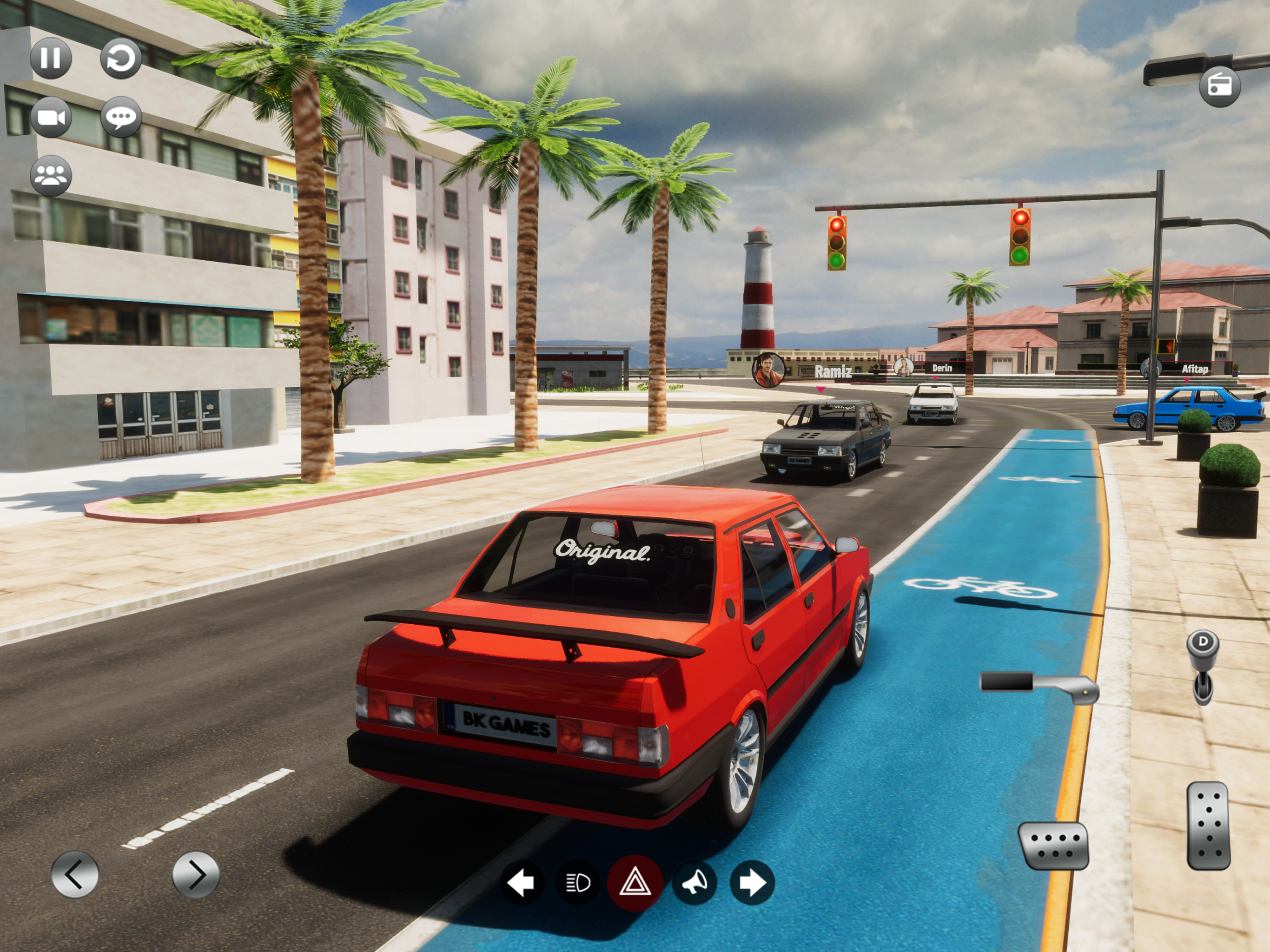Viewport: 1270px width, 952px height.
Task: Open the players list icon
Action: pos(51,176)
